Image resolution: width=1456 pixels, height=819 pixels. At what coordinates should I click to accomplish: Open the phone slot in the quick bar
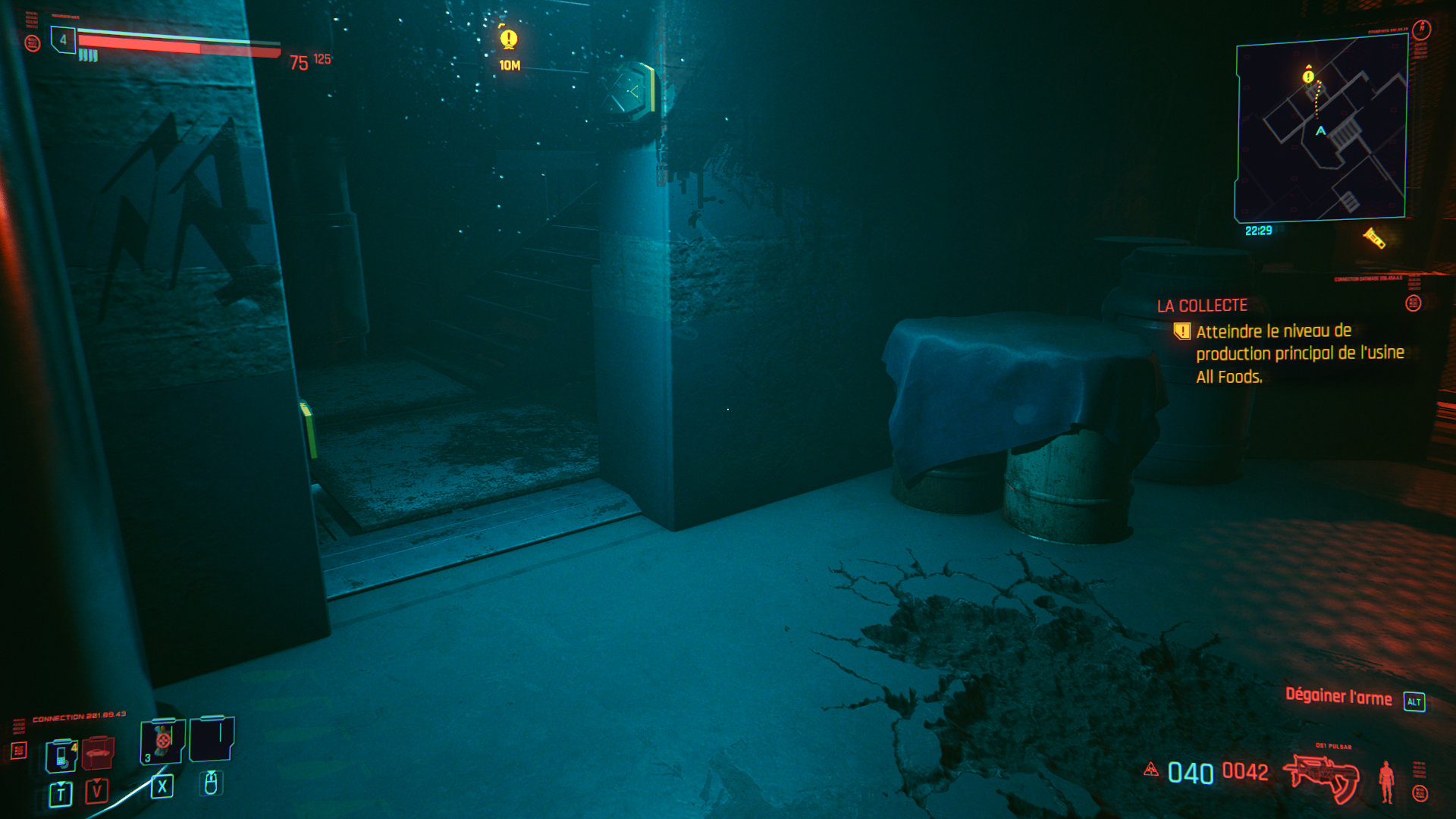[61, 755]
